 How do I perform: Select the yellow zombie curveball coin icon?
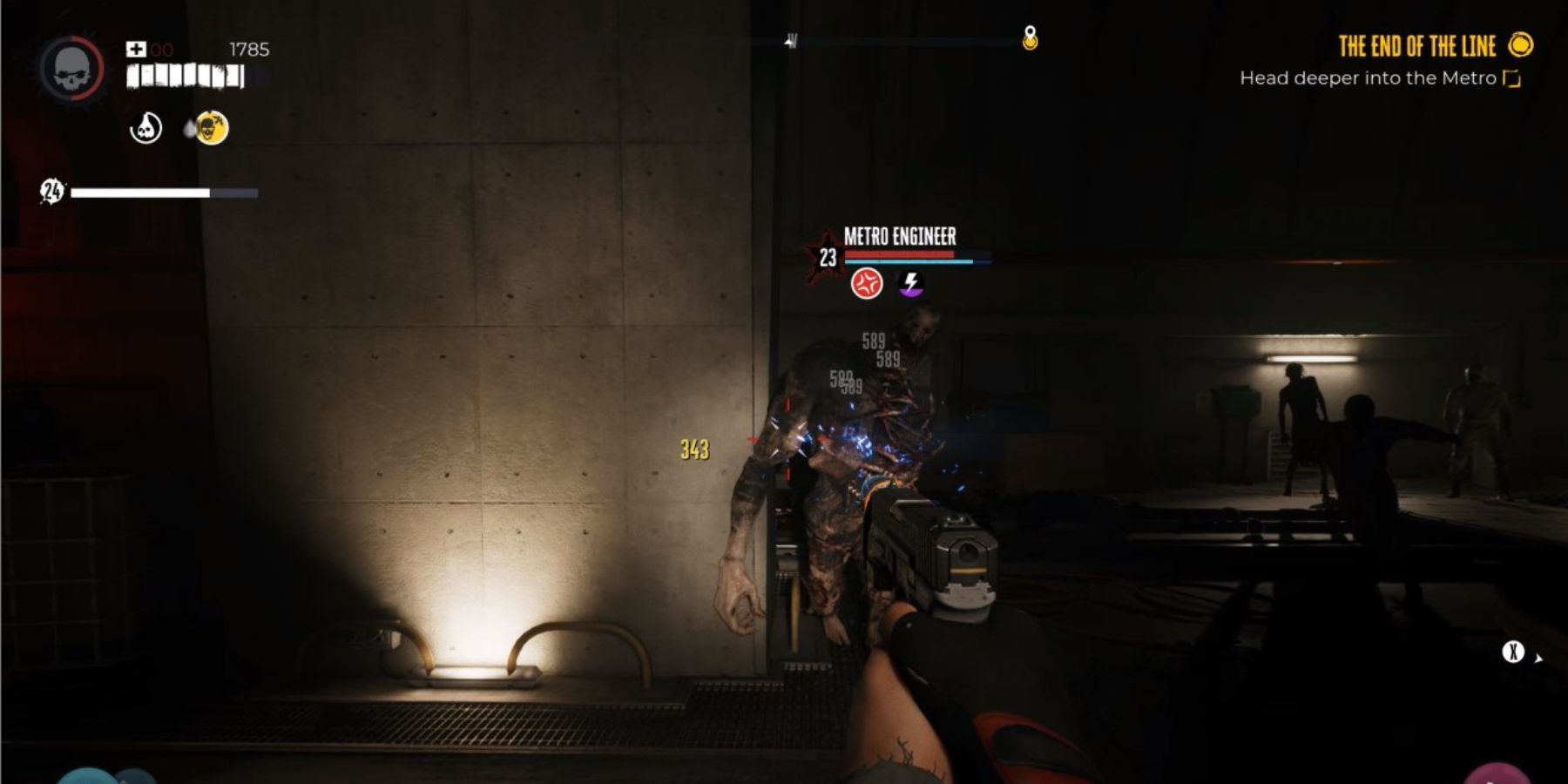tap(211, 128)
